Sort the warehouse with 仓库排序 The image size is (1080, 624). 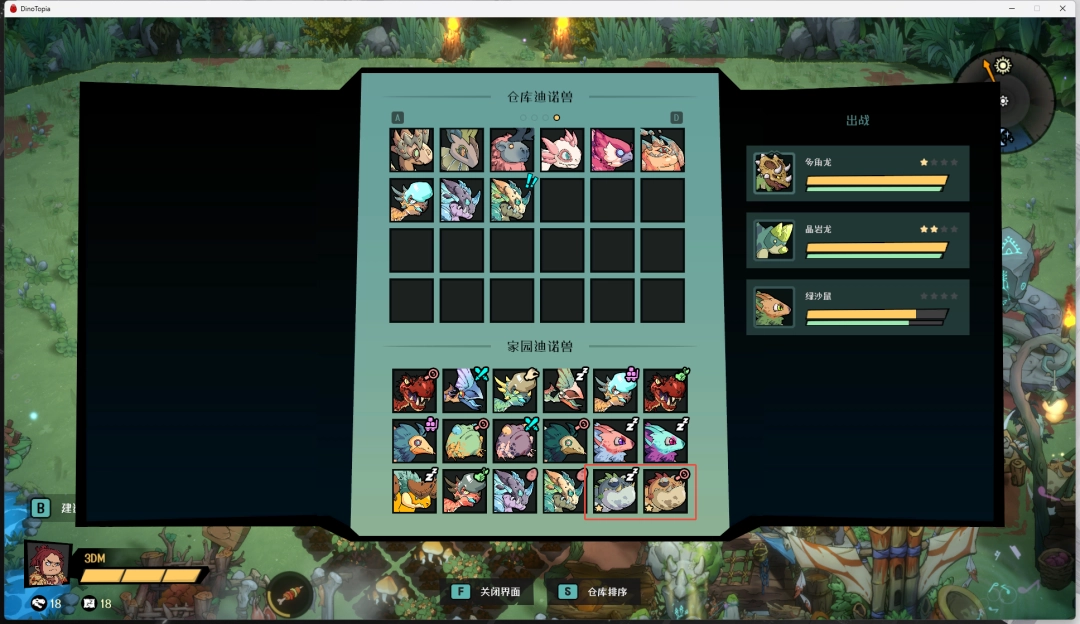(597, 591)
